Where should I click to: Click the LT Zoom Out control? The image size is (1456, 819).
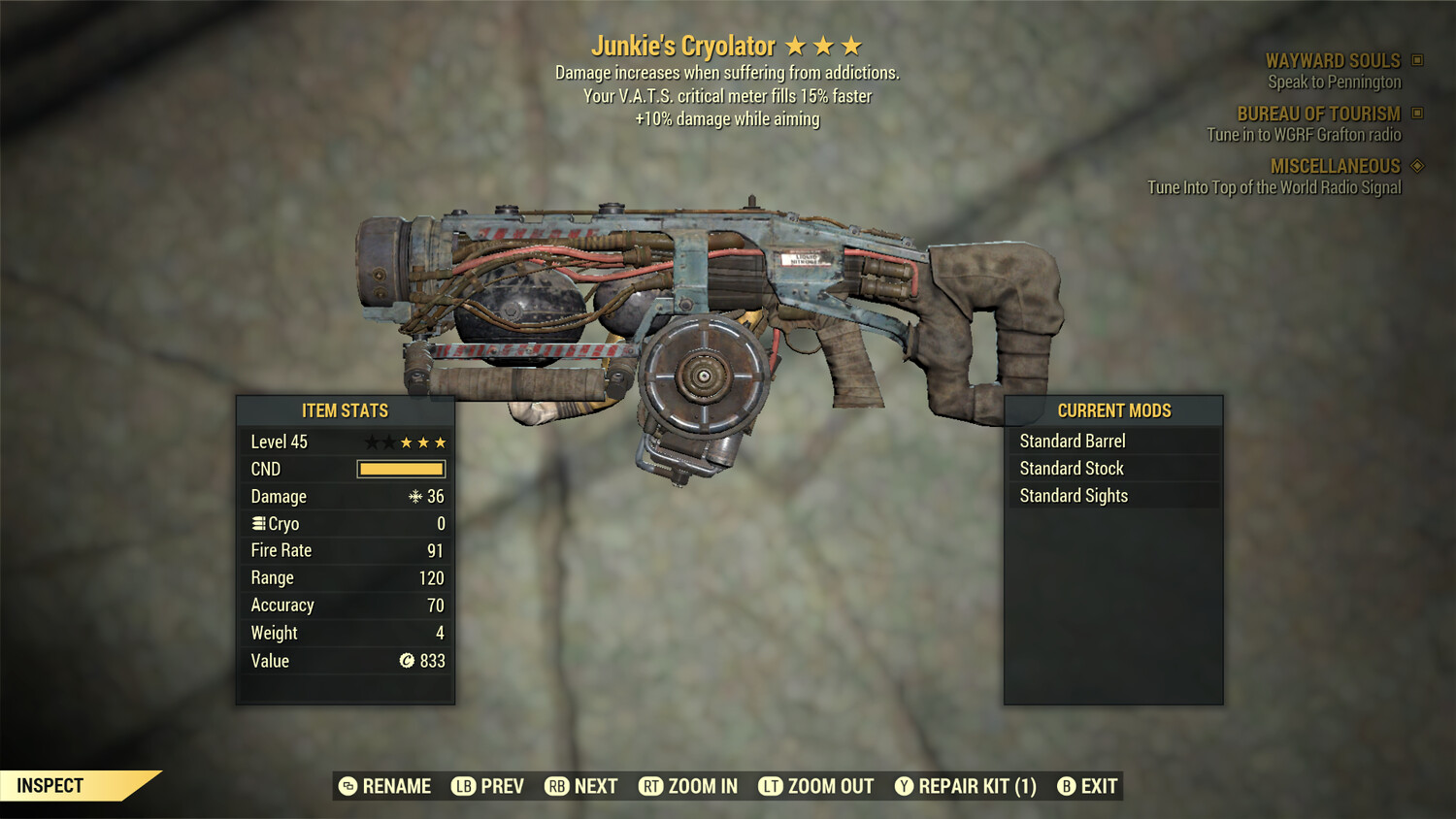coord(772,786)
